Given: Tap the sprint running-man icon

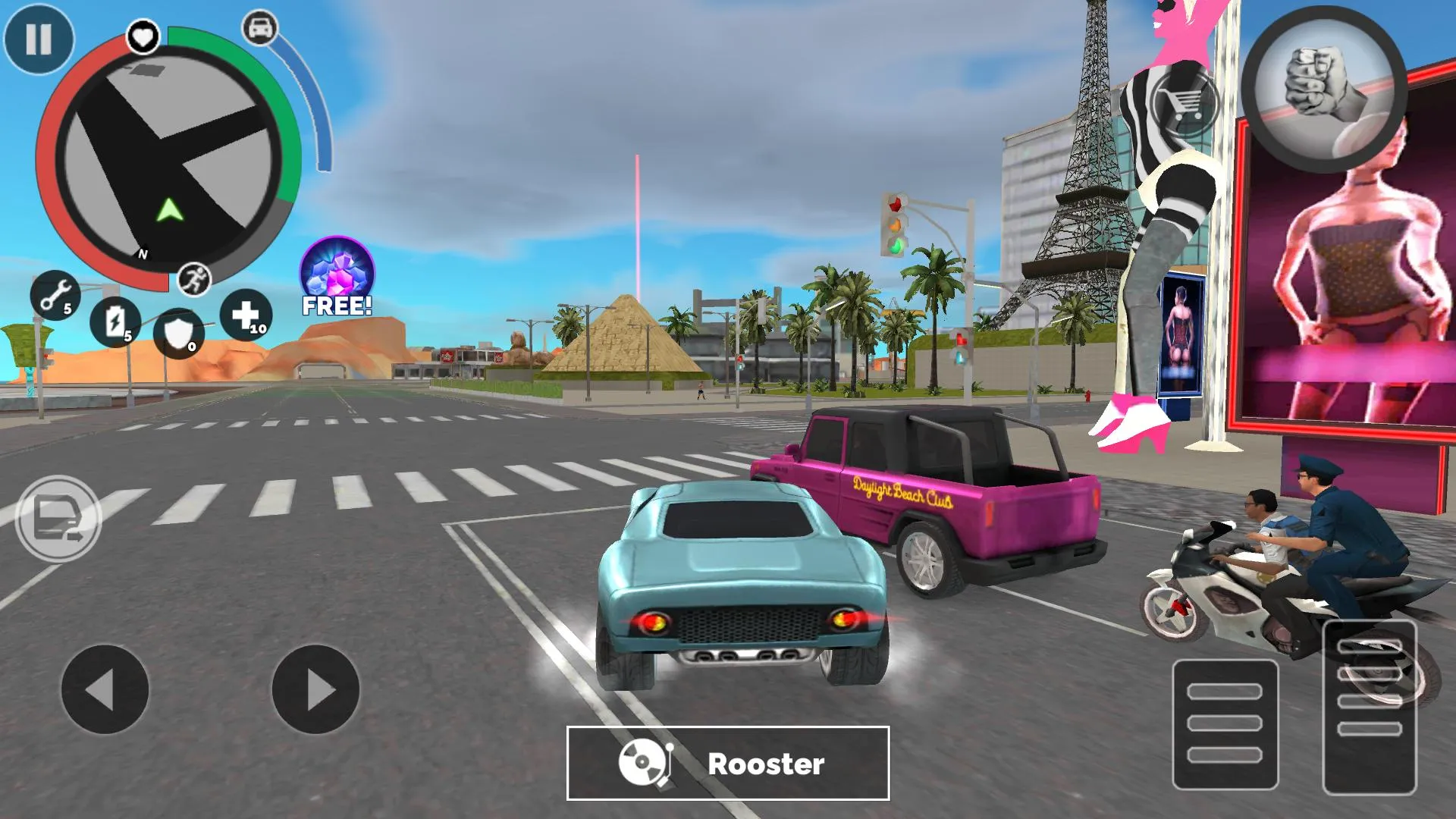Looking at the screenshot, I should point(194,281).
